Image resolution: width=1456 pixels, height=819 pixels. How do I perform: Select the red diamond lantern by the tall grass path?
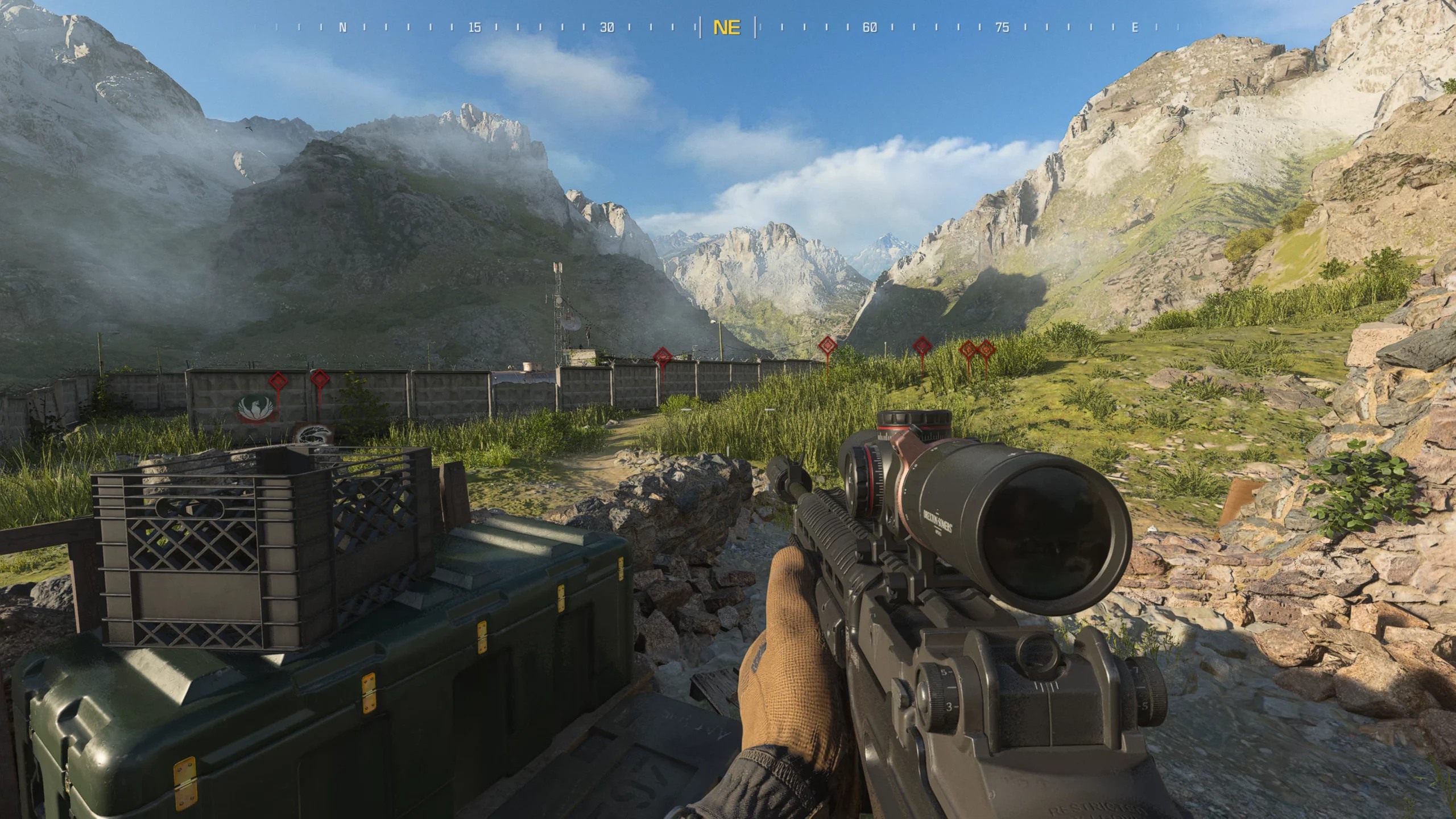click(x=828, y=346)
